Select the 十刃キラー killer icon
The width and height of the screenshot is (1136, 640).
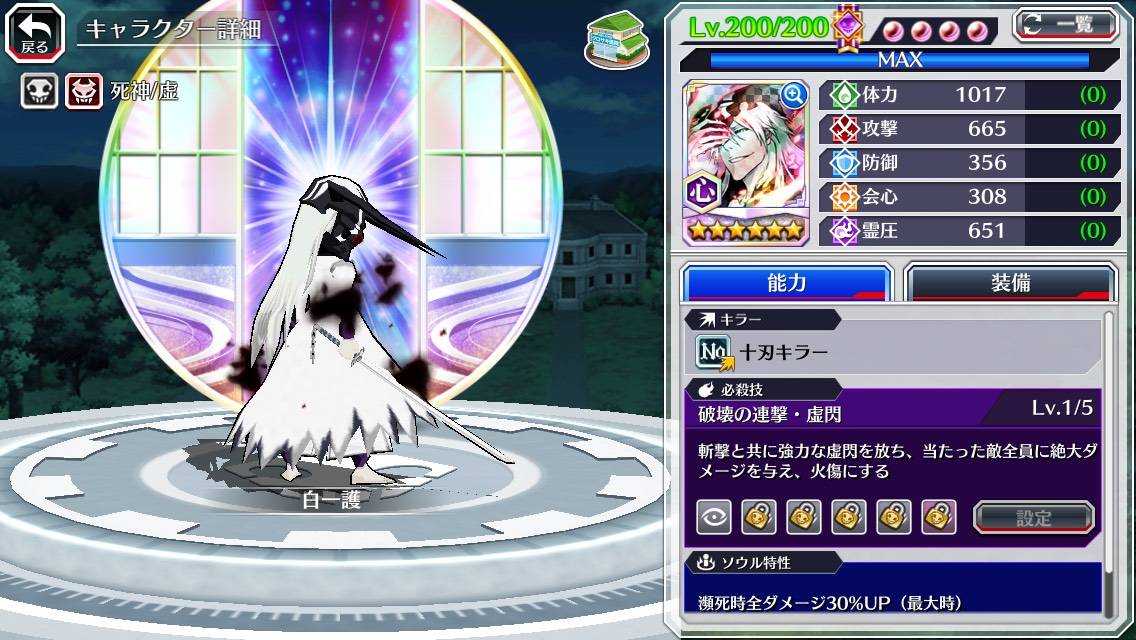[x=714, y=352]
